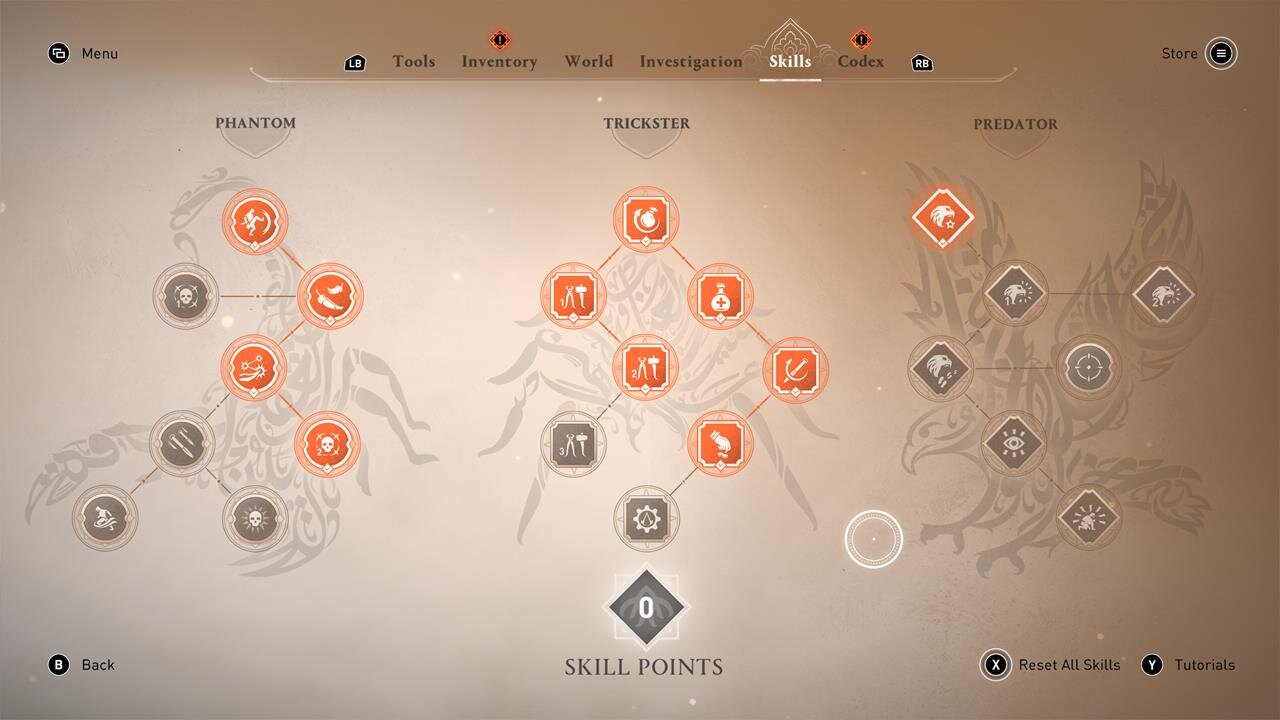1280x720 pixels.
Task: Select the orange eagle skill in Predator
Action: (x=942, y=216)
